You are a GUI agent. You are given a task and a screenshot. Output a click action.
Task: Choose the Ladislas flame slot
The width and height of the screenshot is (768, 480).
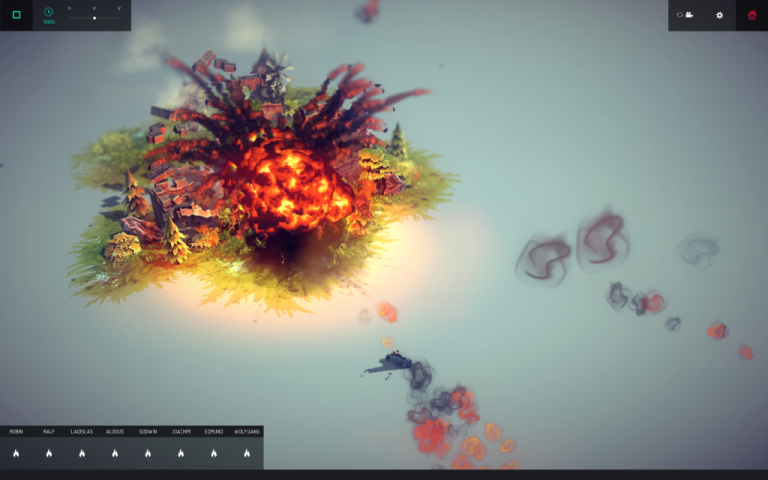pyautogui.click(x=82, y=453)
